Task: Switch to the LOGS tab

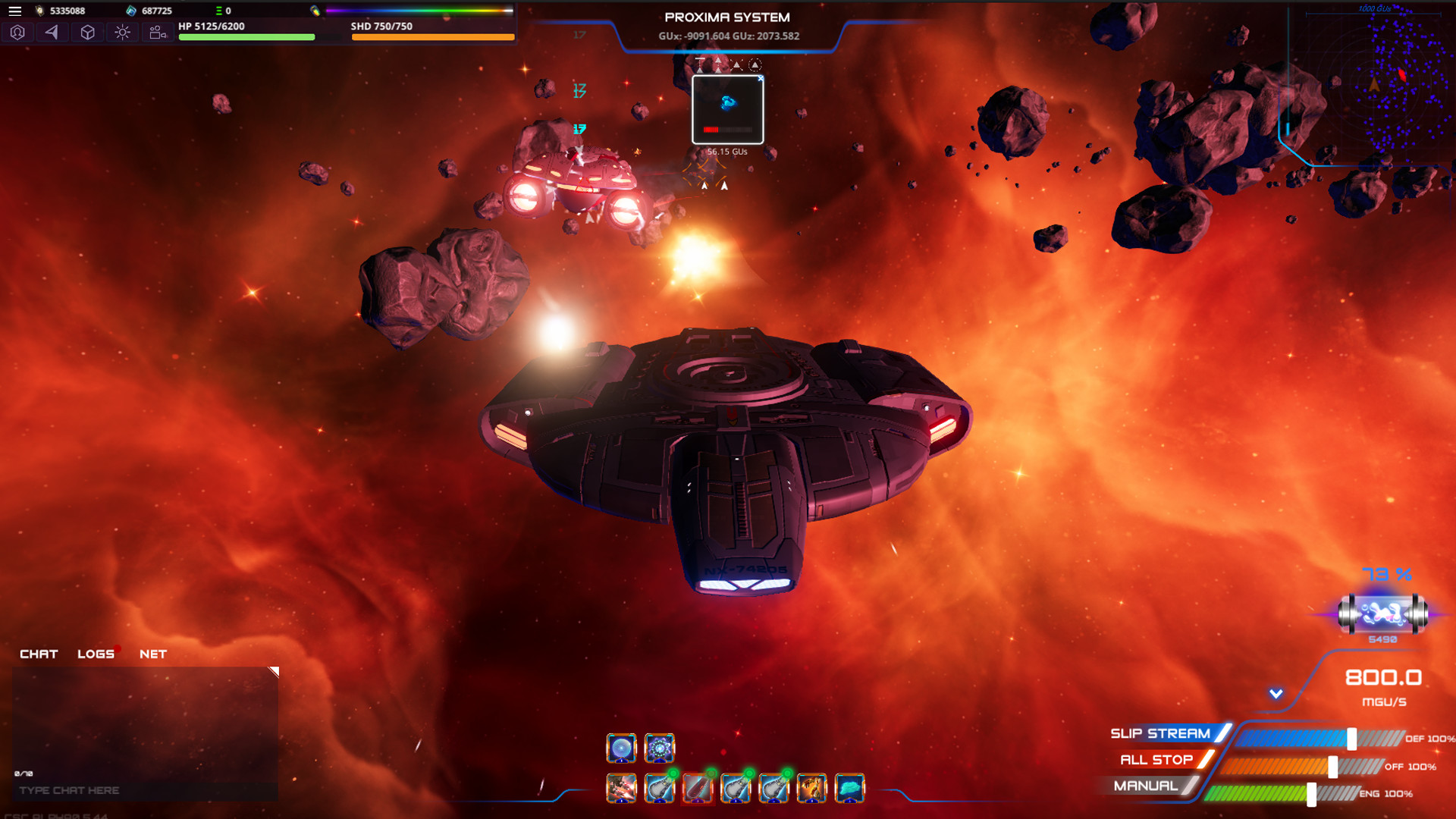Action: (x=96, y=654)
